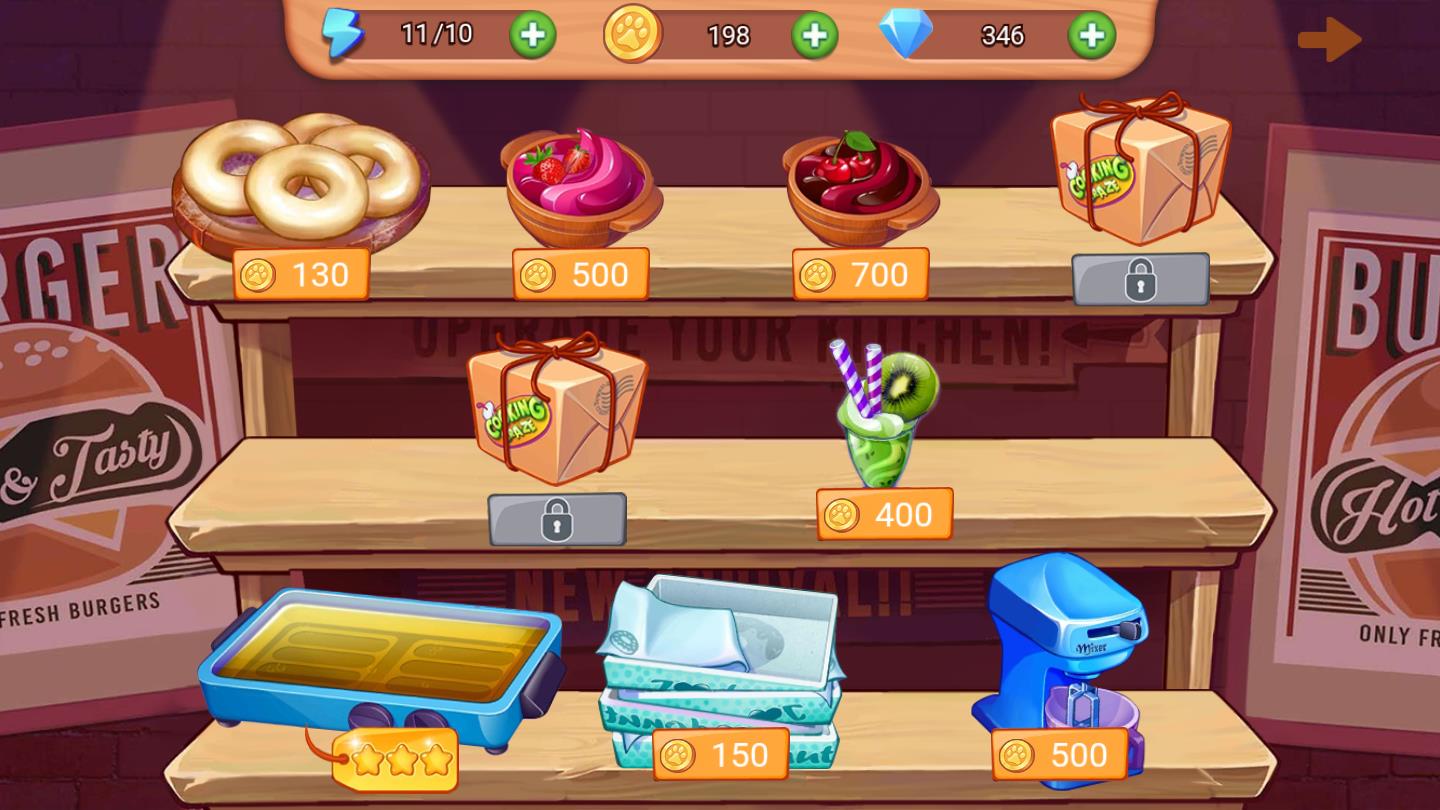Tap the blue diamond currency icon

905,35
